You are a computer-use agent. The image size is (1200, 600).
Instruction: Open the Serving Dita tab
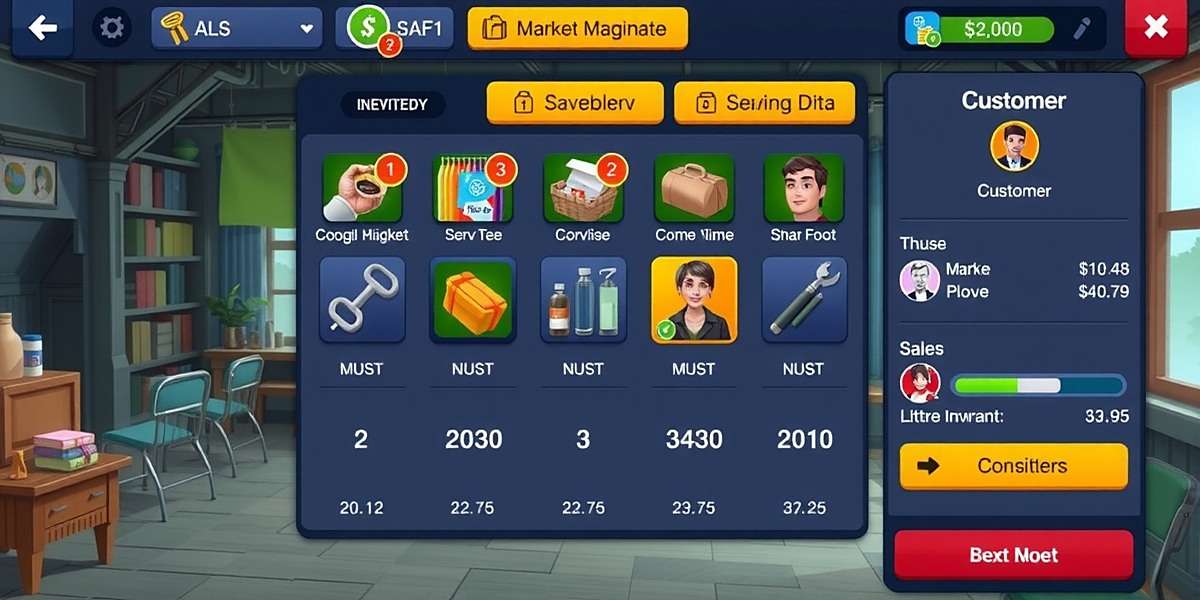[765, 102]
